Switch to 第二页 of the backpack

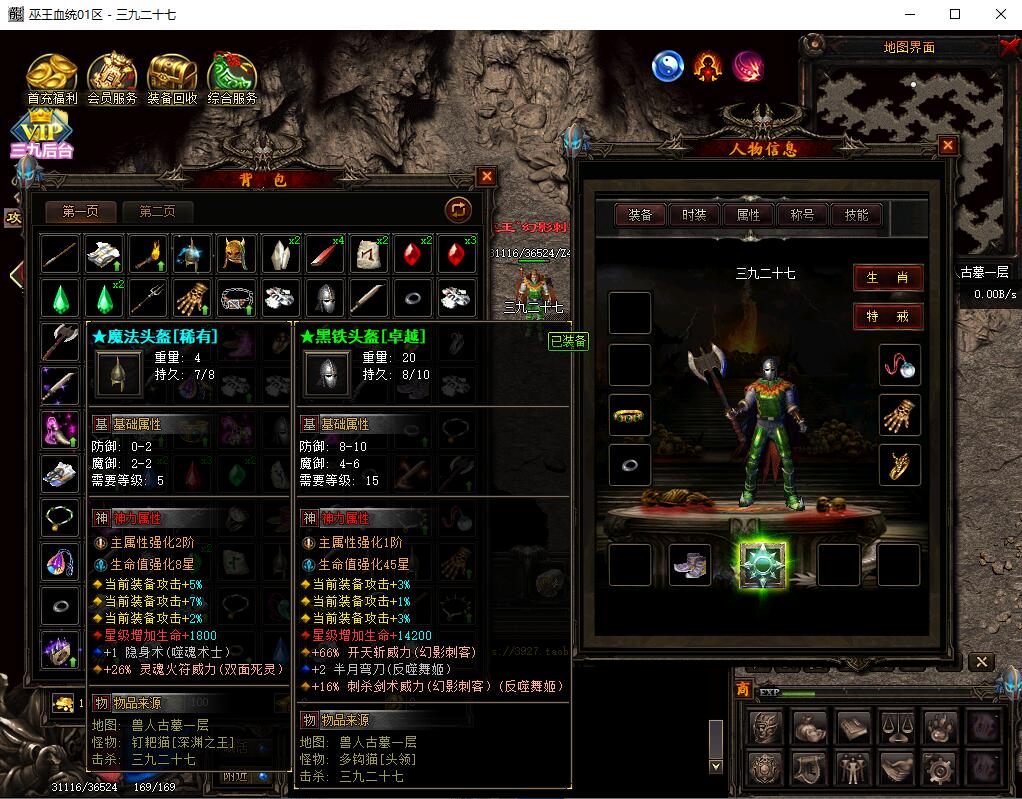(157, 211)
